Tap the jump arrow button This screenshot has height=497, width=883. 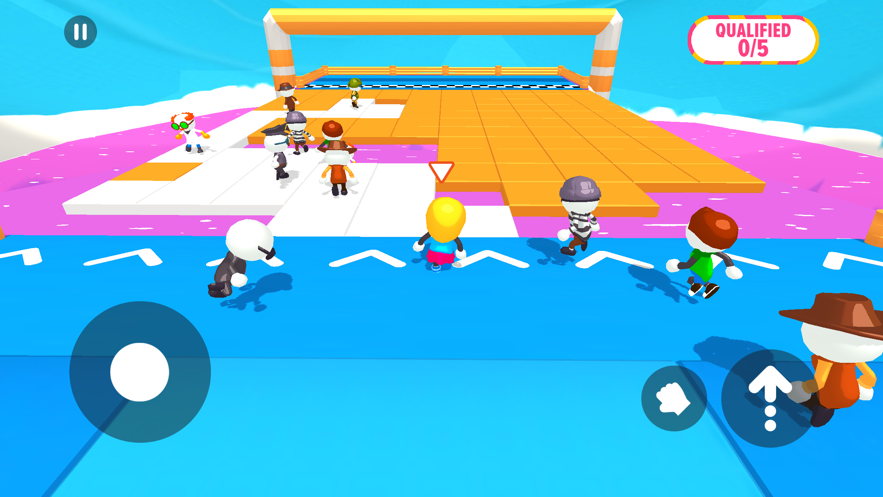pos(769,397)
